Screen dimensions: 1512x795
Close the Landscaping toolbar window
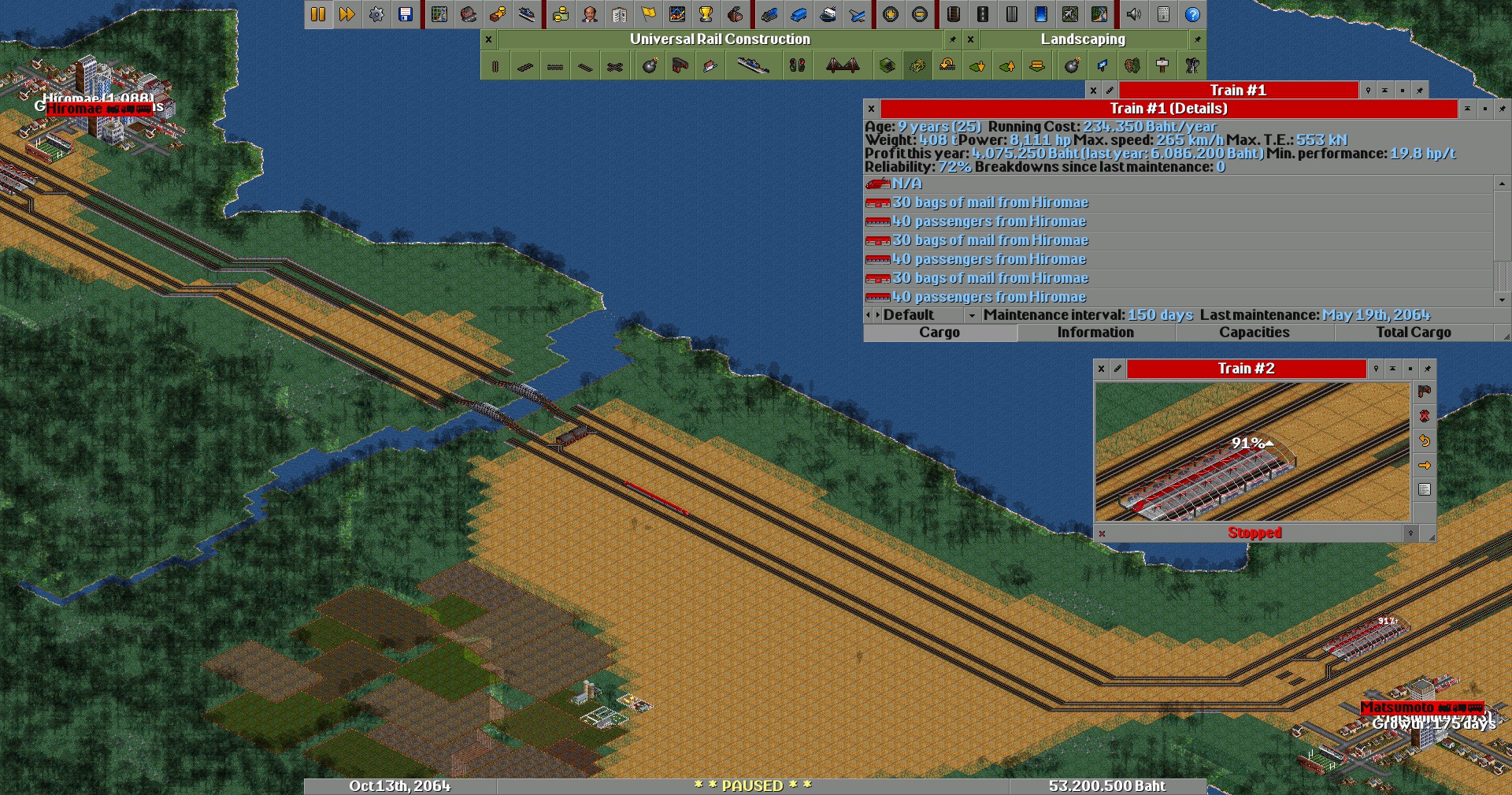coord(970,39)
